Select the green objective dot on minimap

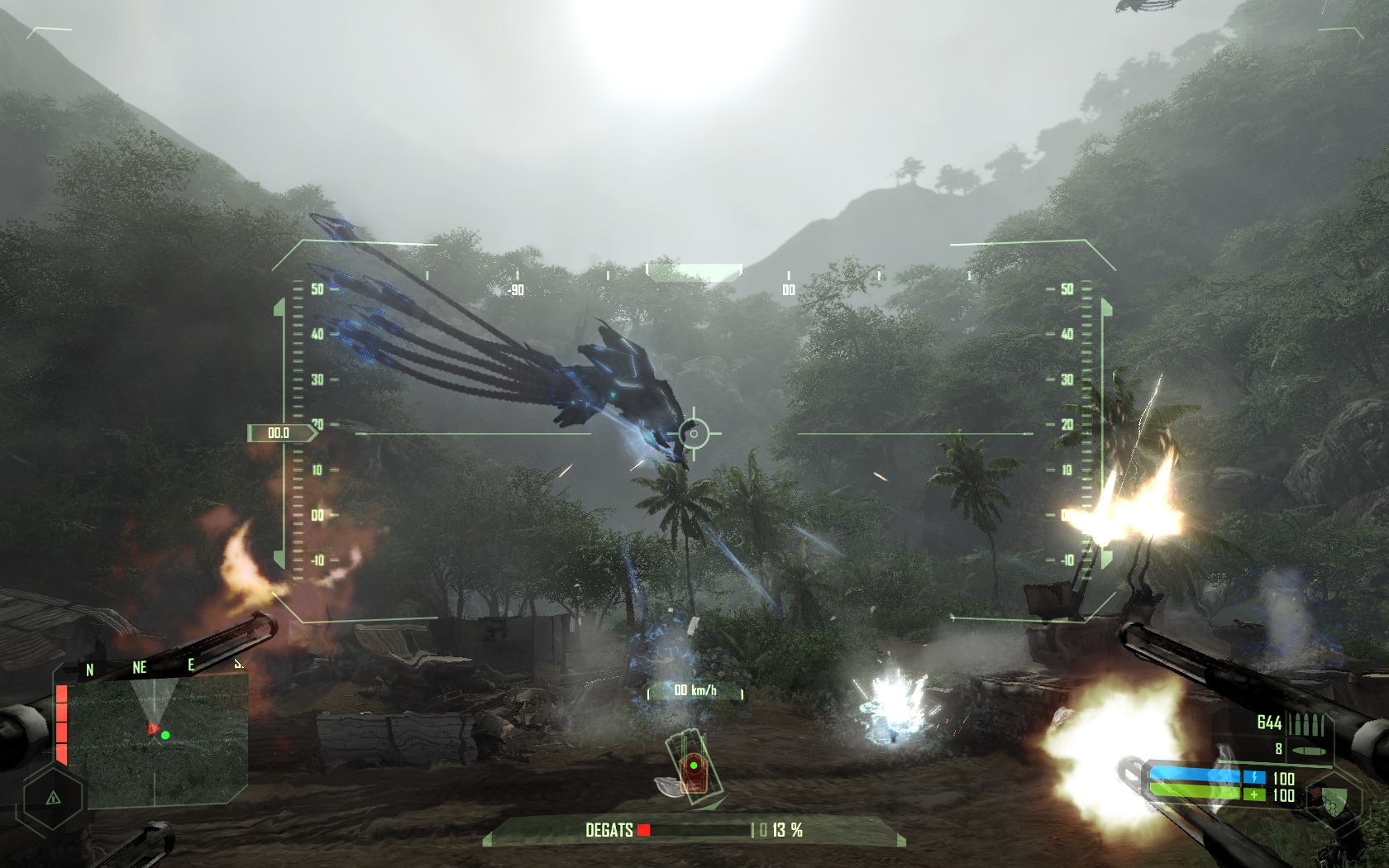pos(165,735)
